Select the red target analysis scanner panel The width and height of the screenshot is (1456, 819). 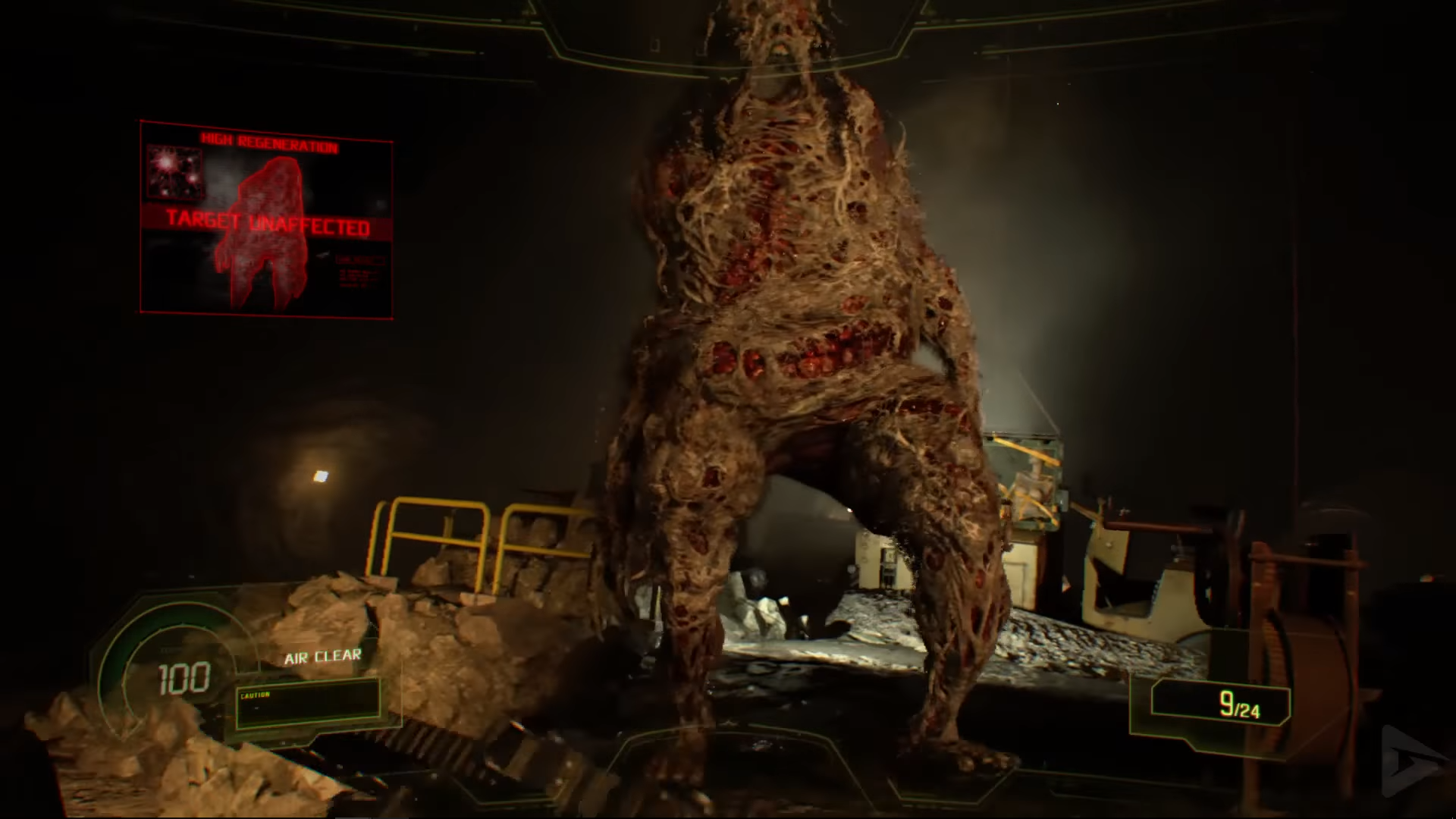[x=266, y=218]
